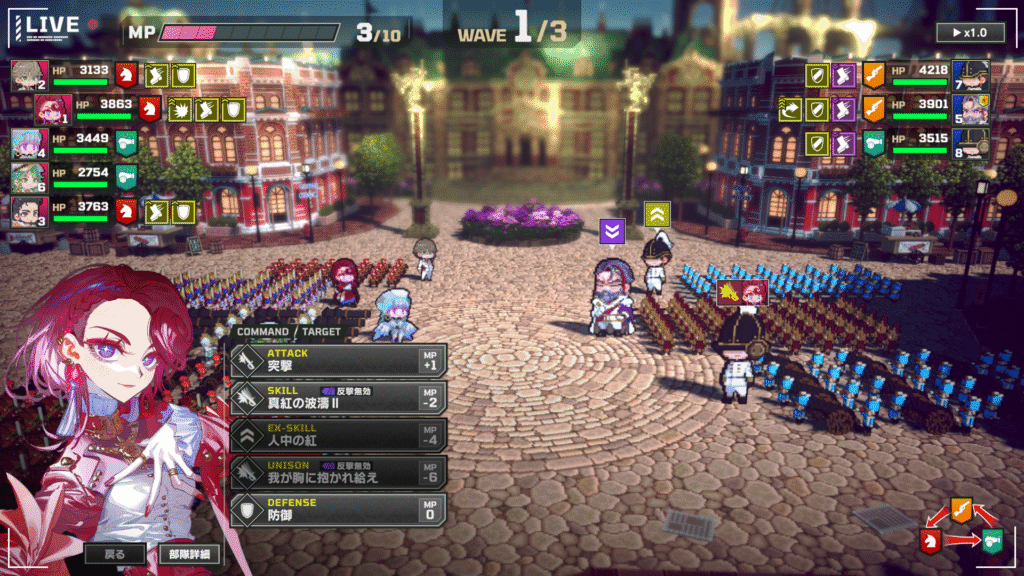Toggle the x1.0 battle speed button
Viewport: 1024px width, 576px height.
pos(970,32)
